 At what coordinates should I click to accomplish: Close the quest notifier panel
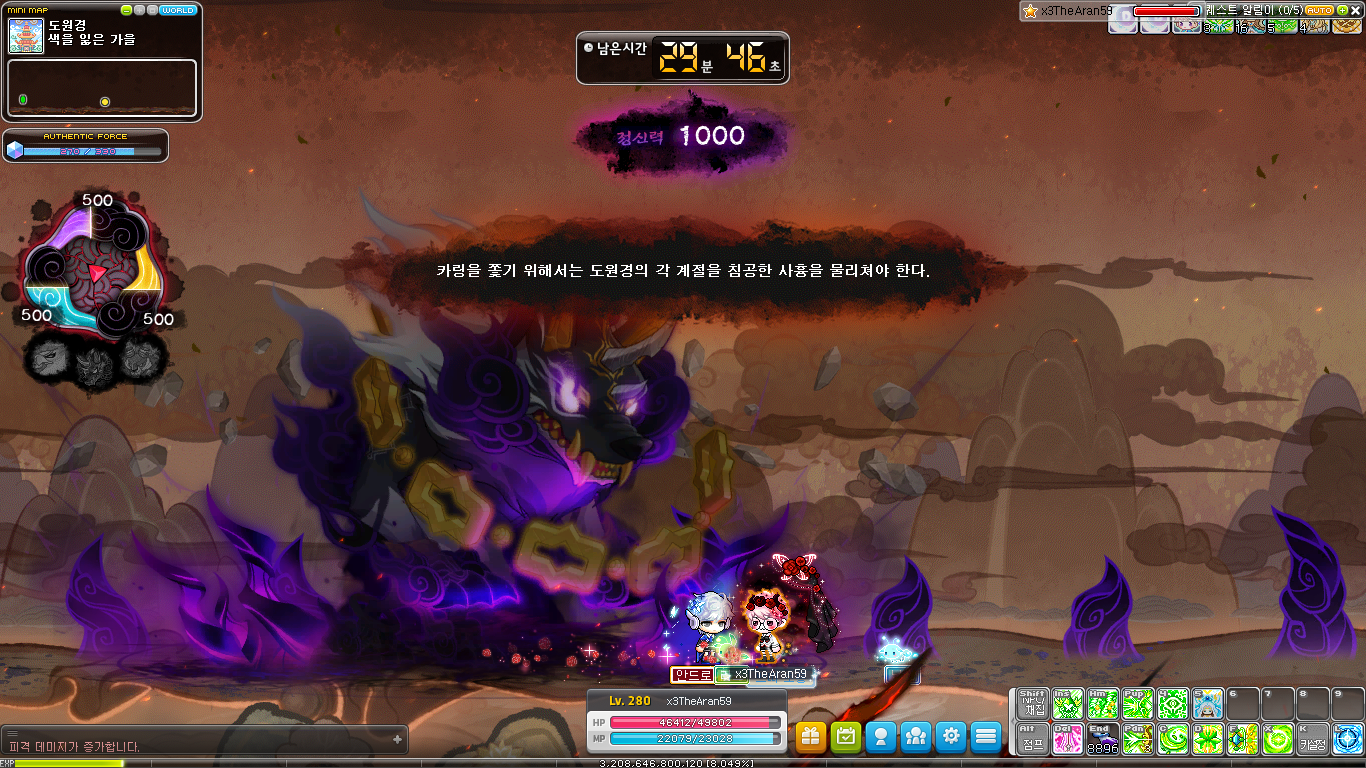tap(1356, 10)
